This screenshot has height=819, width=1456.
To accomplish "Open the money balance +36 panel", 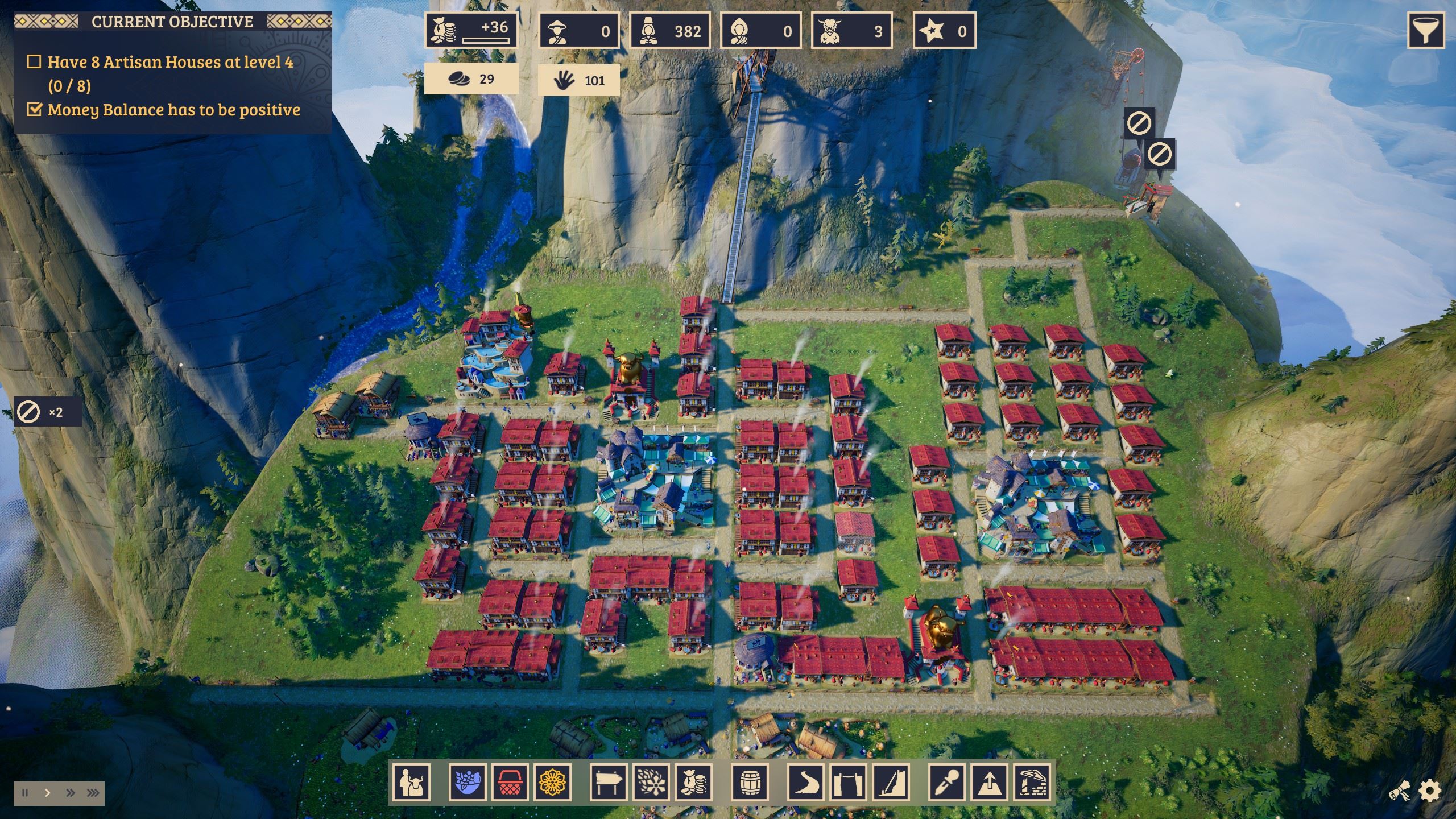I will [471, 31].
